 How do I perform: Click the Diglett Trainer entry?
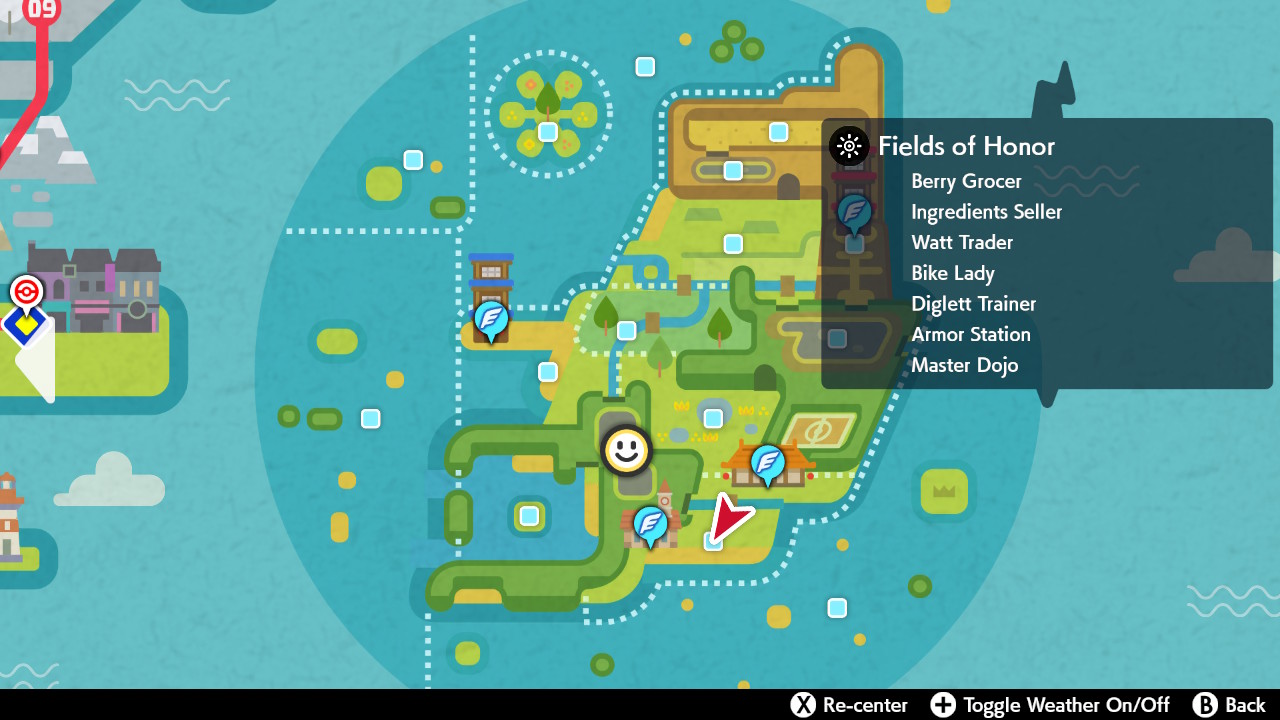pyautogui.click(x=973, y=304)
